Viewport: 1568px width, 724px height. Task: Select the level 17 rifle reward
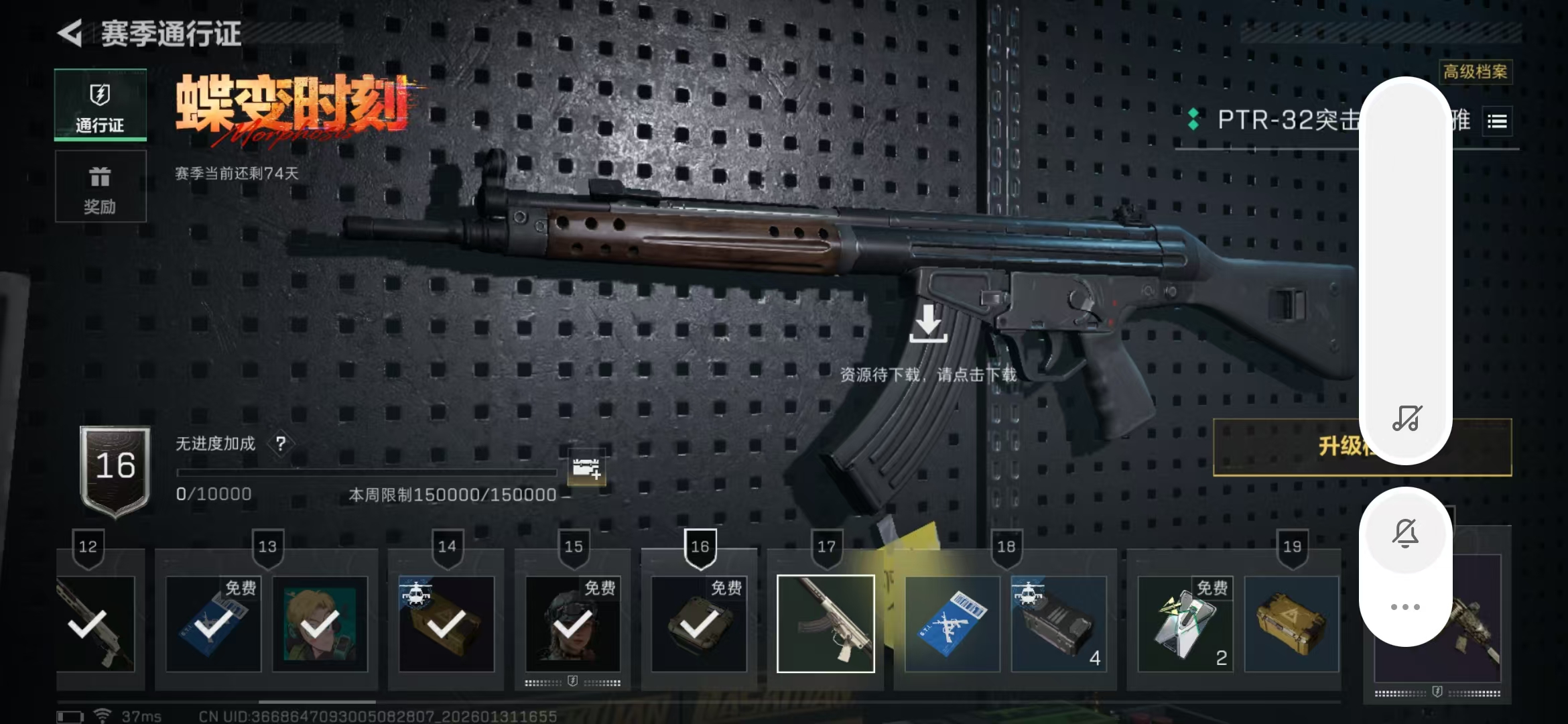826,623
